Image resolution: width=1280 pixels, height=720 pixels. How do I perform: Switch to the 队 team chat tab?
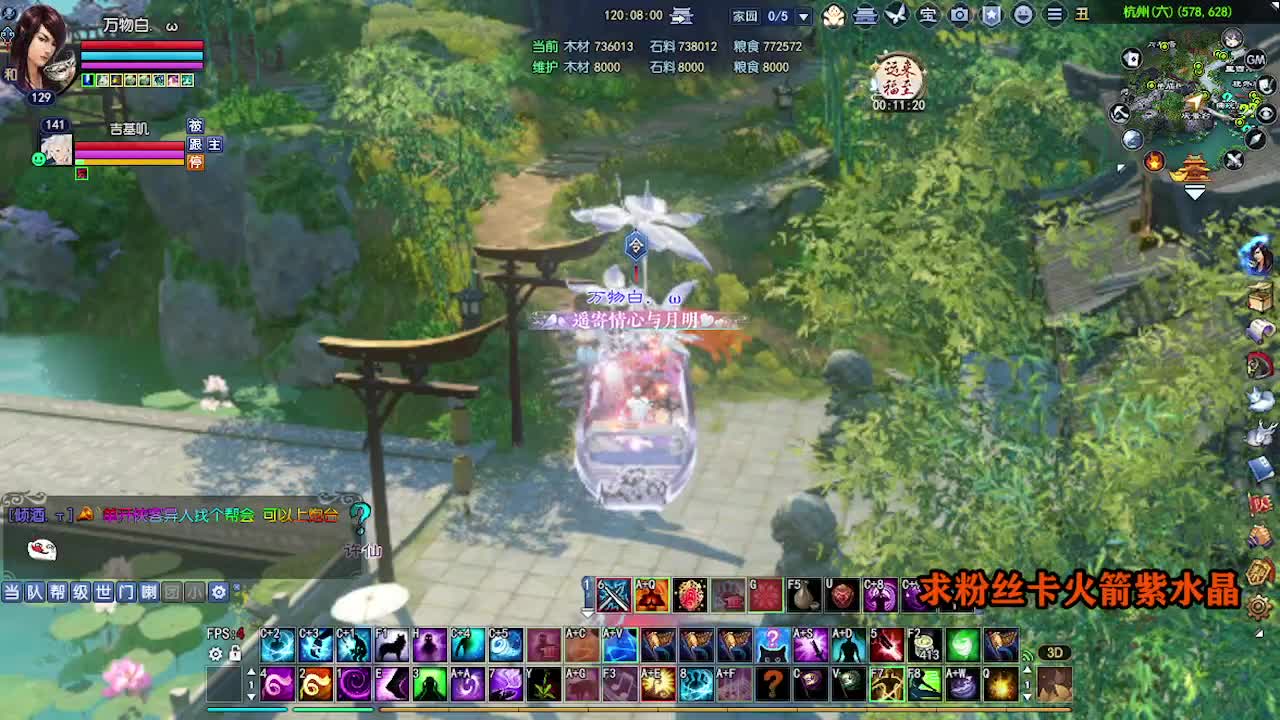click(x=34, y=592)
